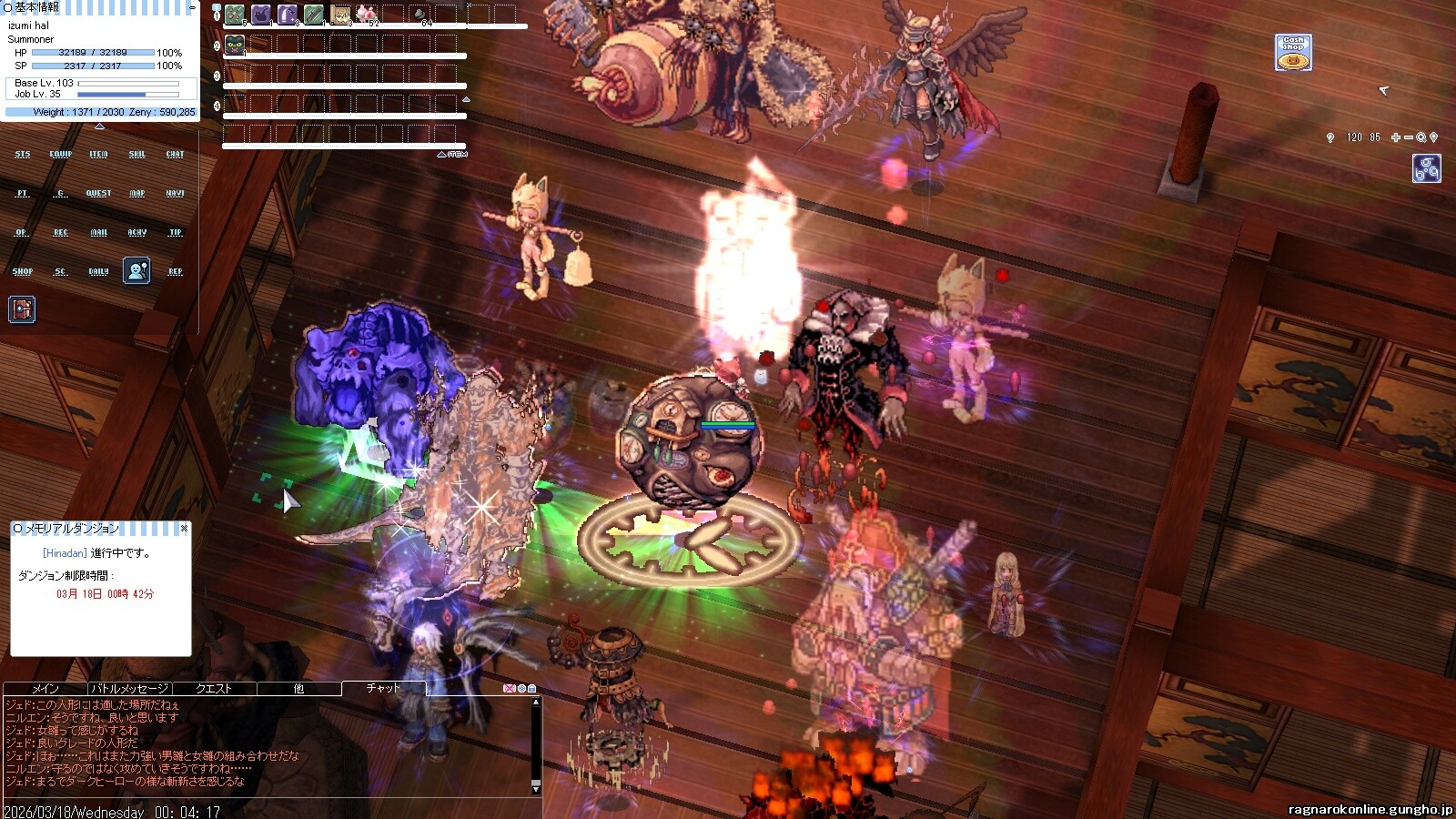
Task: Minimize the 基本情報 basic info window
Action: tap(192, 6)
